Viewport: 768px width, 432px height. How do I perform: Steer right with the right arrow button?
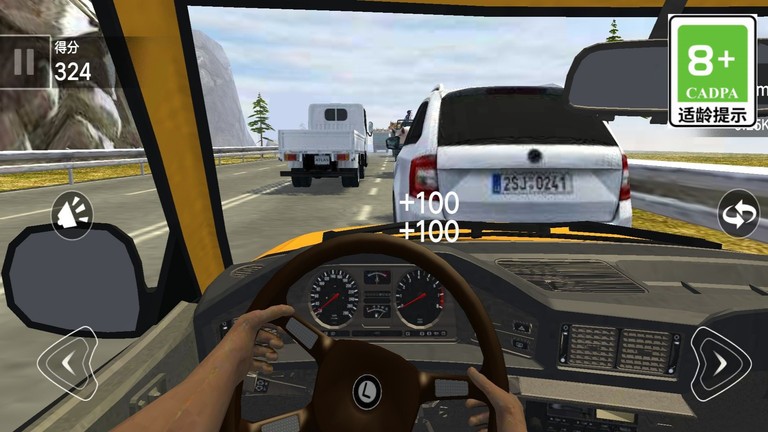tap(720, 363)
